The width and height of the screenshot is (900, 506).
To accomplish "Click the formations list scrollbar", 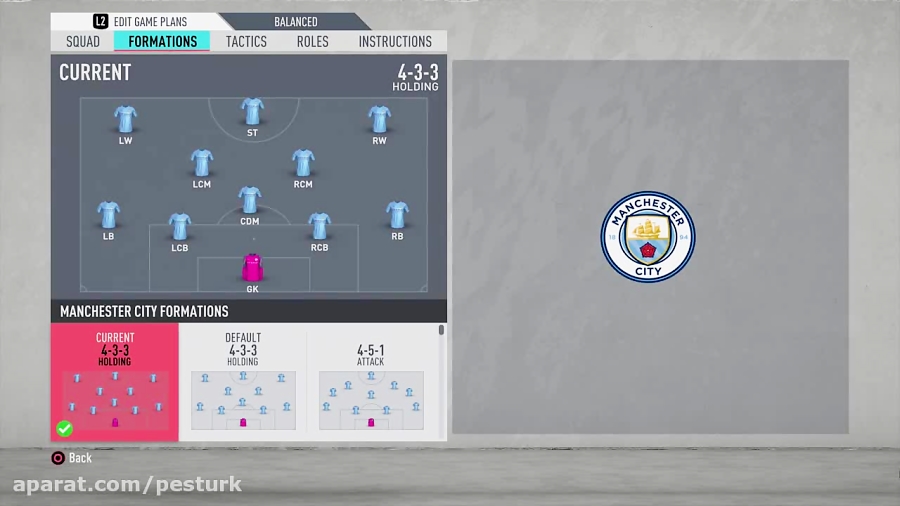I will 441,331.
